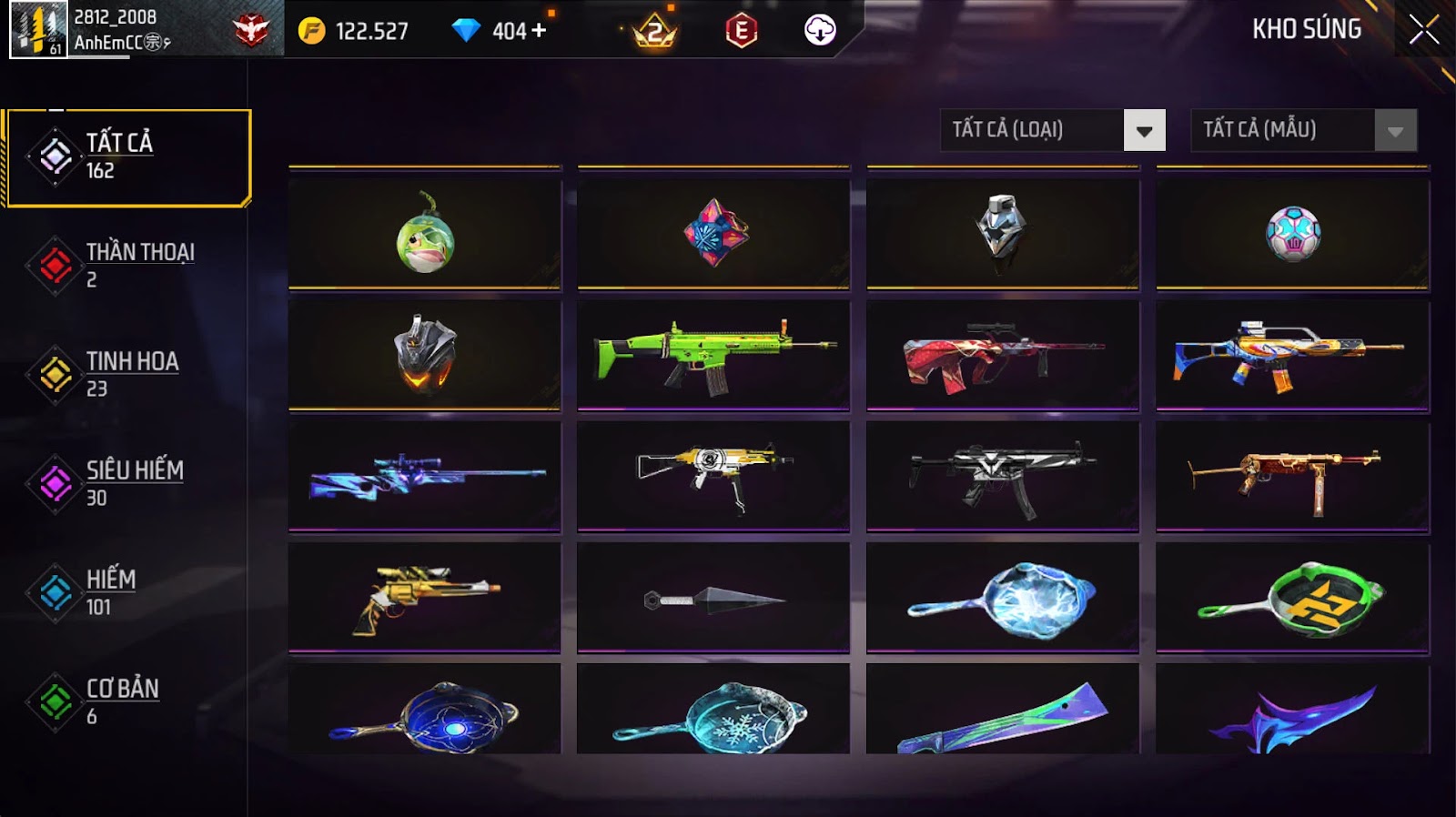This screenshot has width=1456, height=817.
Task: Select the frog grenade skin
Action: point(425,234)
